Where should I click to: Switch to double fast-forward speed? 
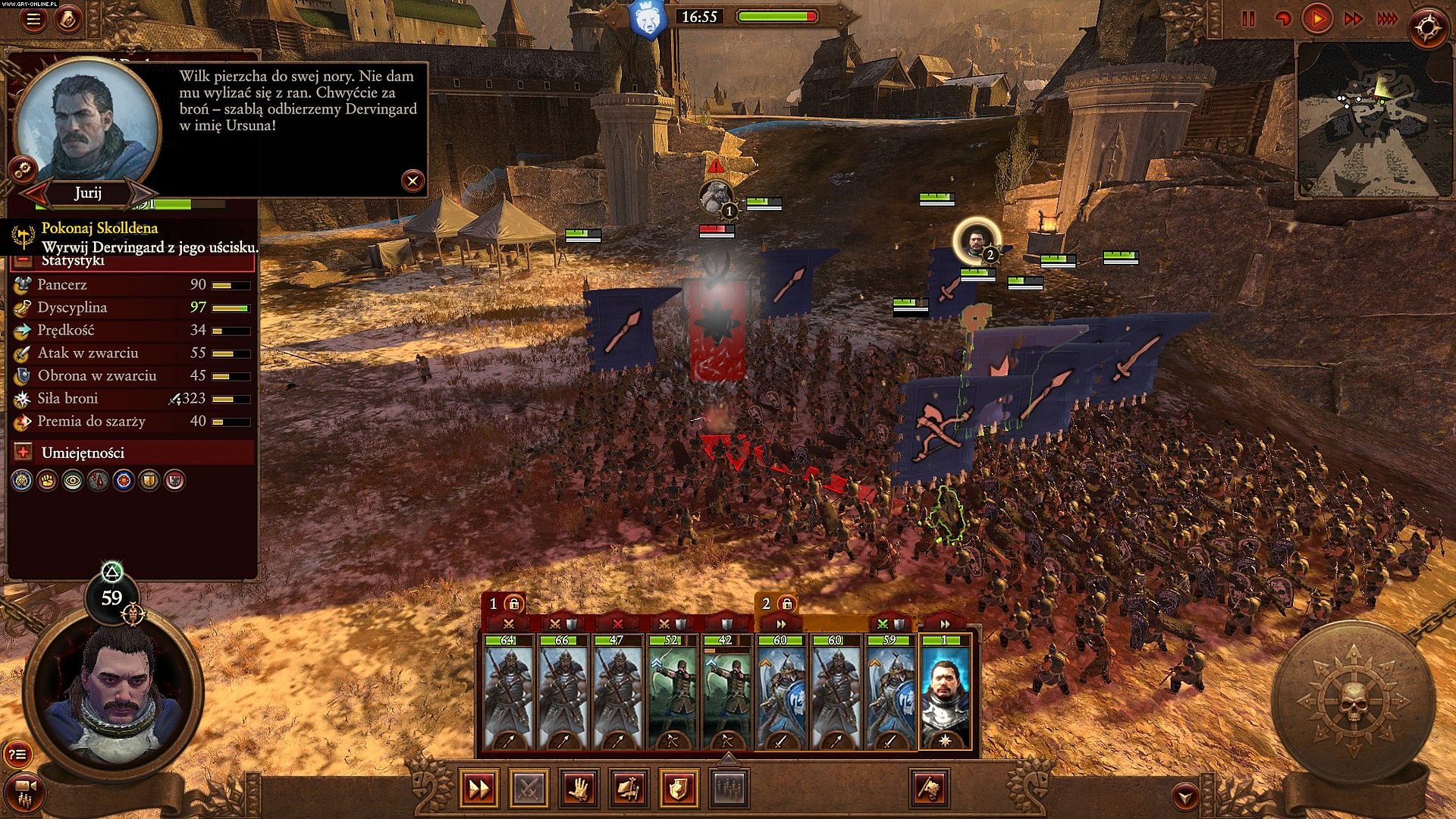click(1354, 20)
